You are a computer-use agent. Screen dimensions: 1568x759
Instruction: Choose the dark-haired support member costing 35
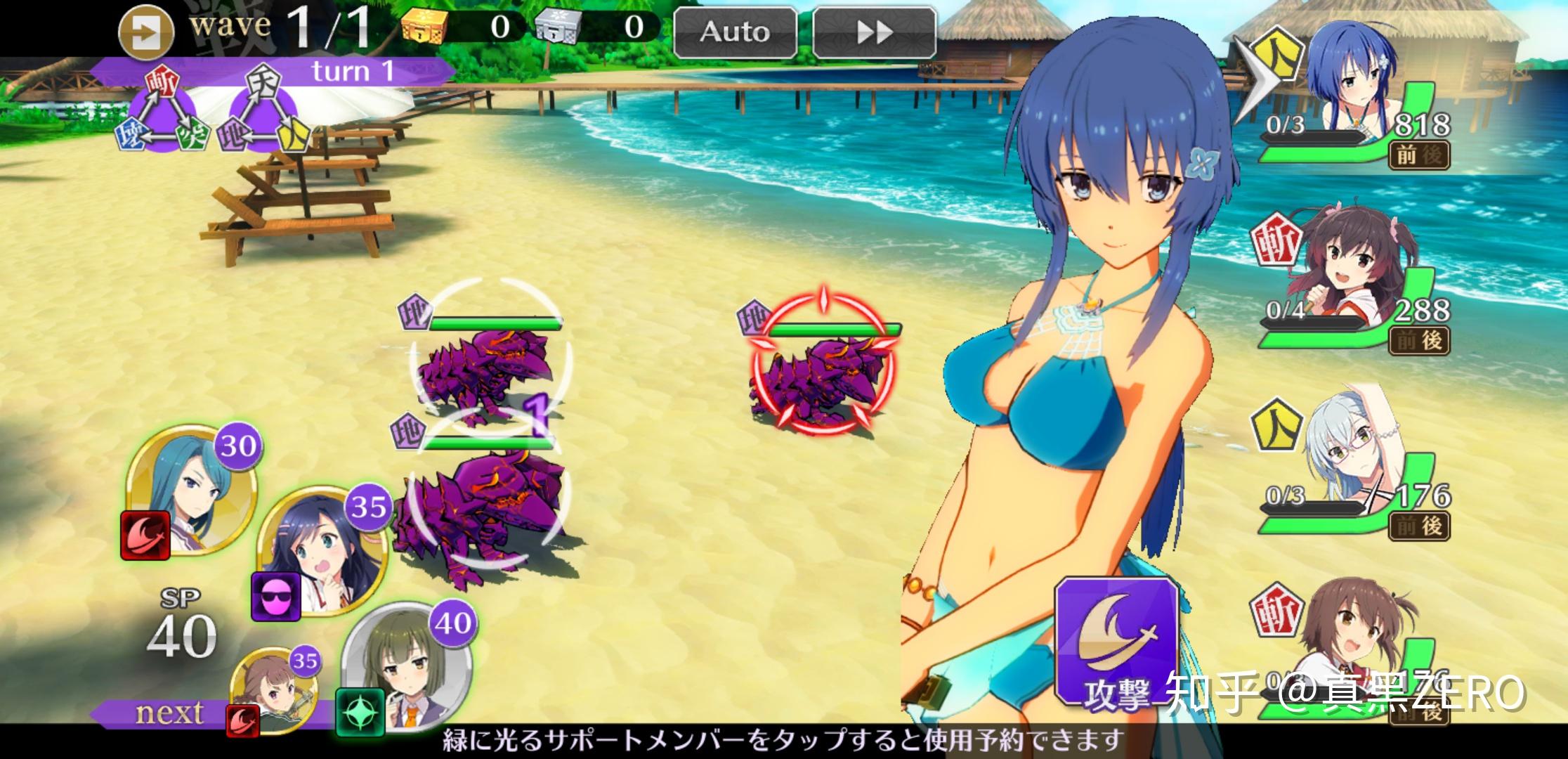click(x=320, y=550)
